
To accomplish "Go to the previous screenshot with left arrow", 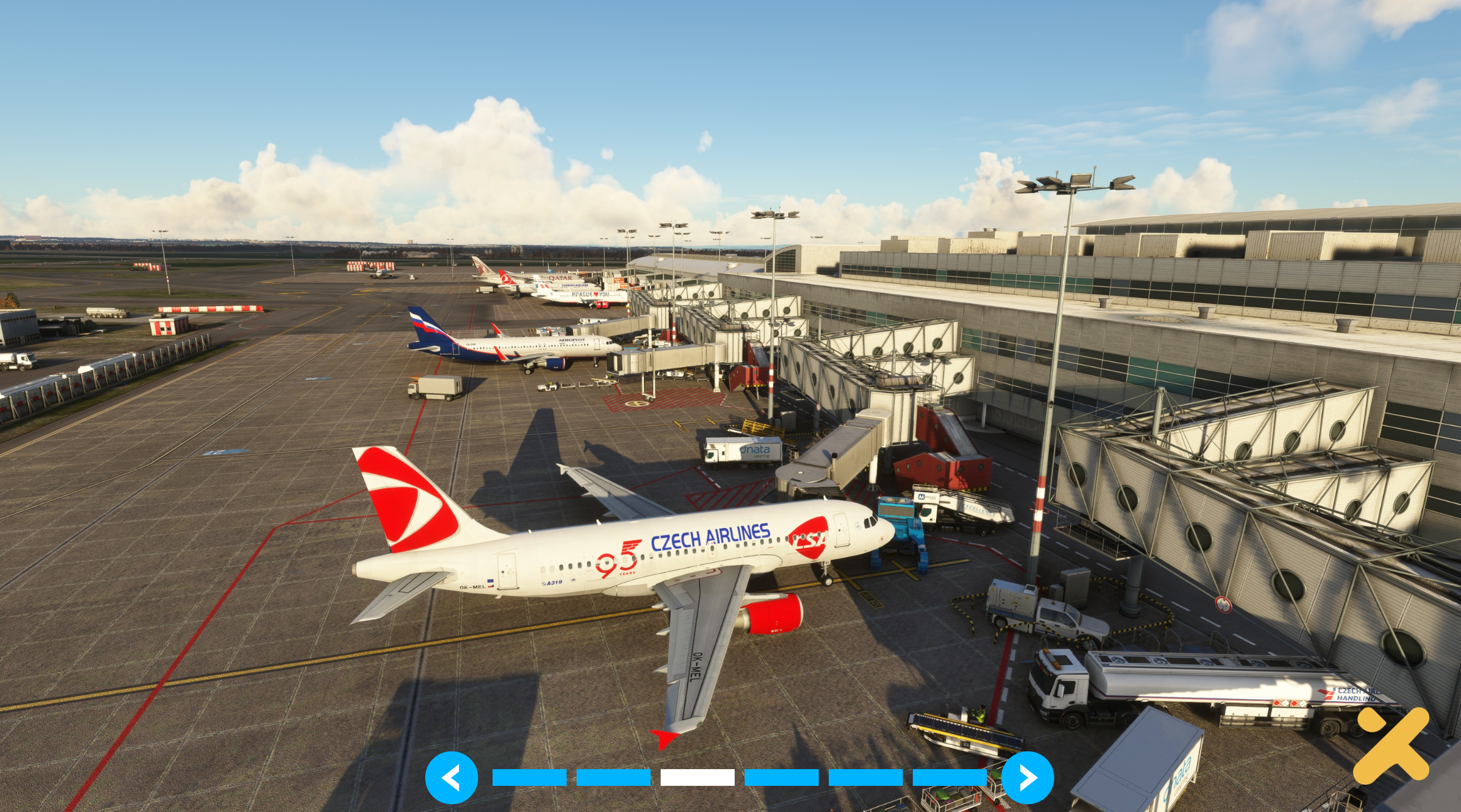I will coord(451,777).
